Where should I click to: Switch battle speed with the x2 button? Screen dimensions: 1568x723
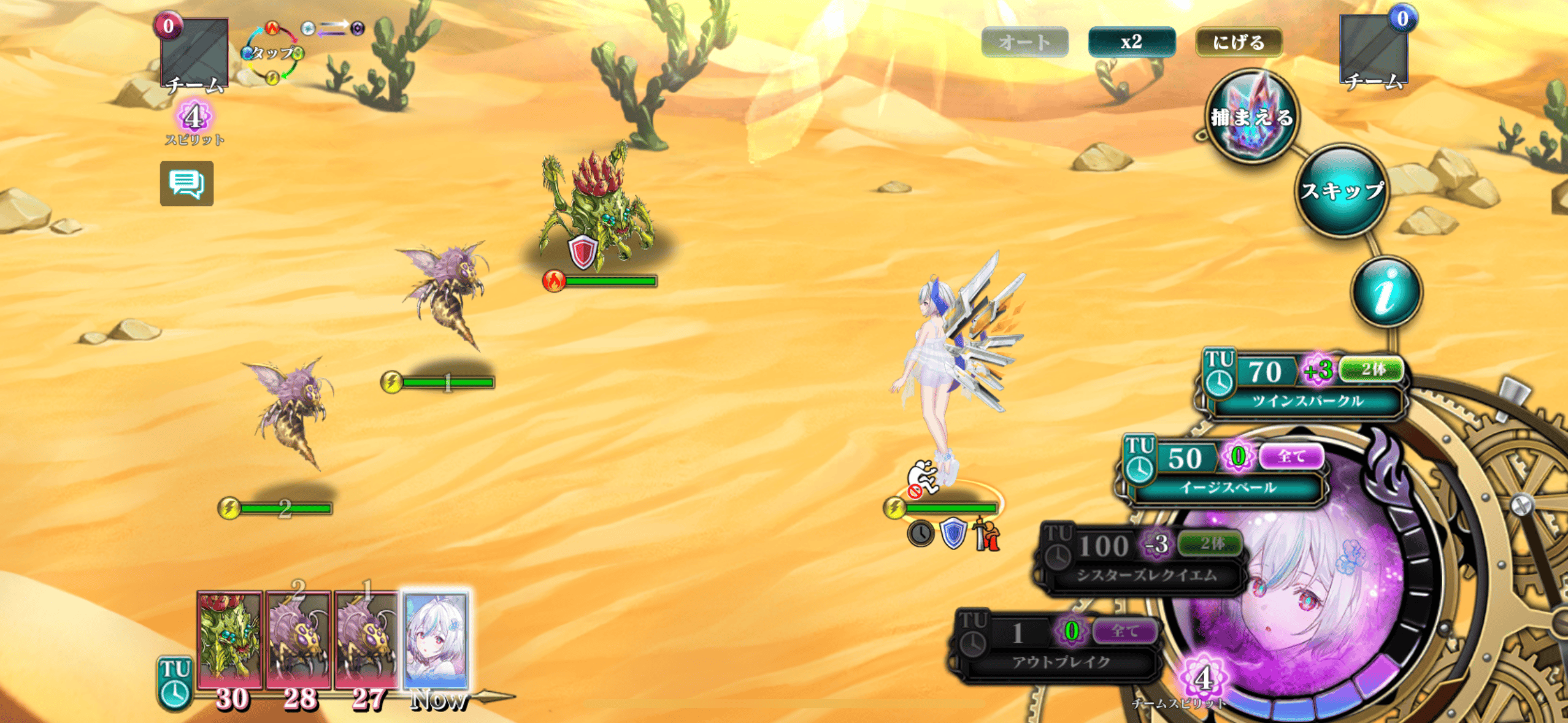[1131, 42]
